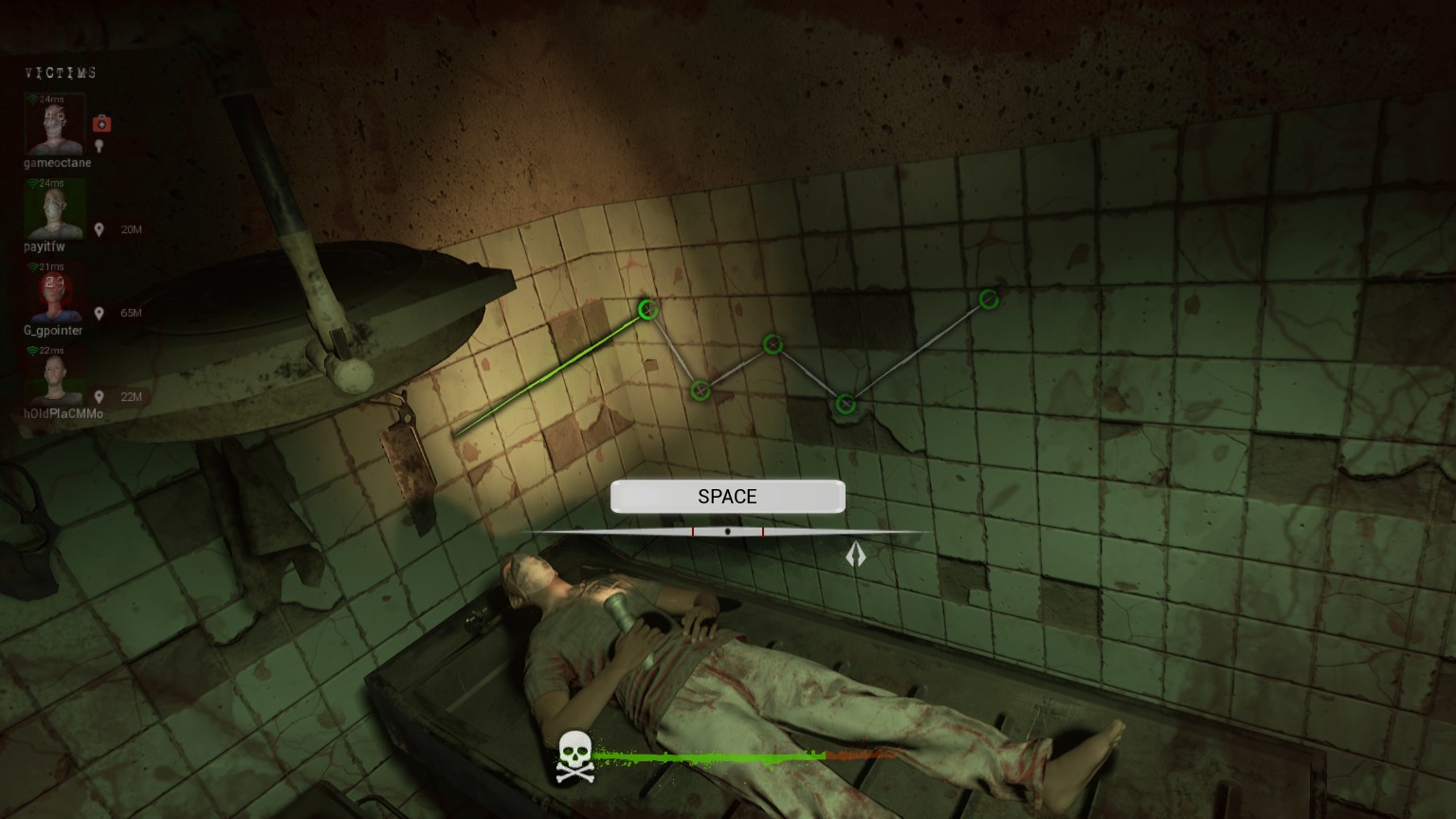Image resolution: width=1456 pixels, height=819 pixels.
Task: Select gameoctane's victim portrait
Action: coord(55,126)
